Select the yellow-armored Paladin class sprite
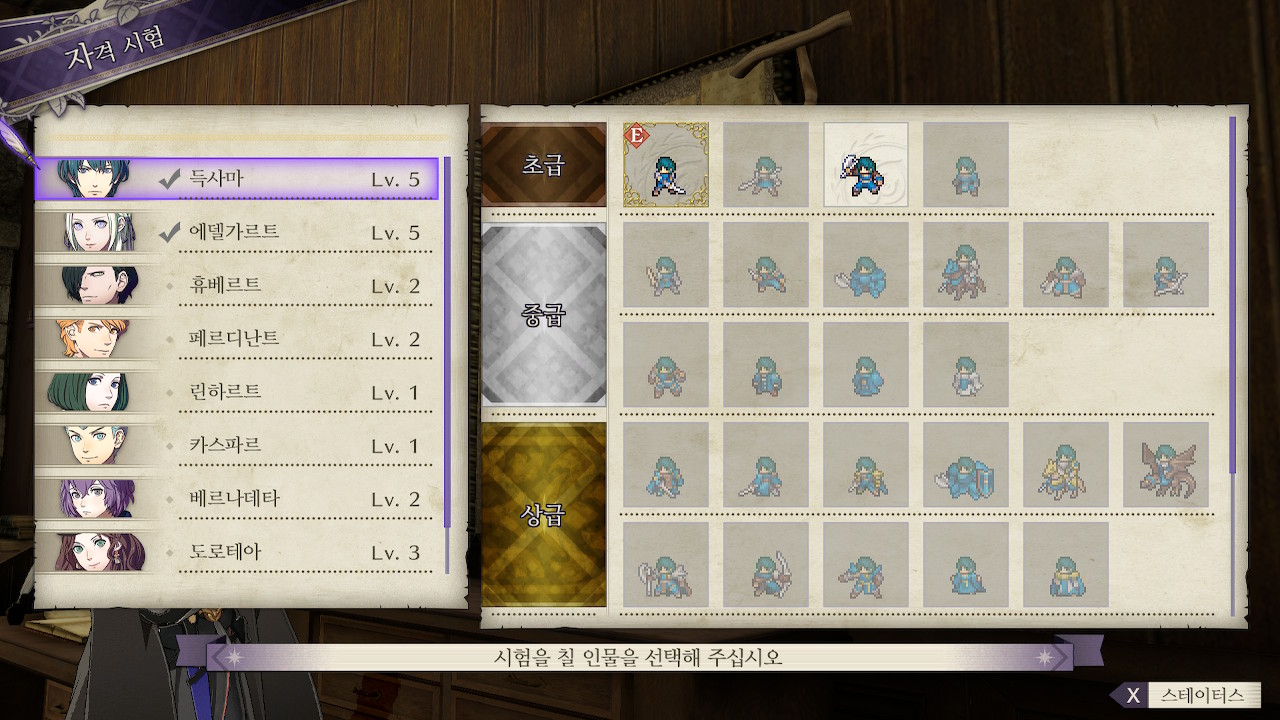1280x720 pixels. pos(1066,465)
